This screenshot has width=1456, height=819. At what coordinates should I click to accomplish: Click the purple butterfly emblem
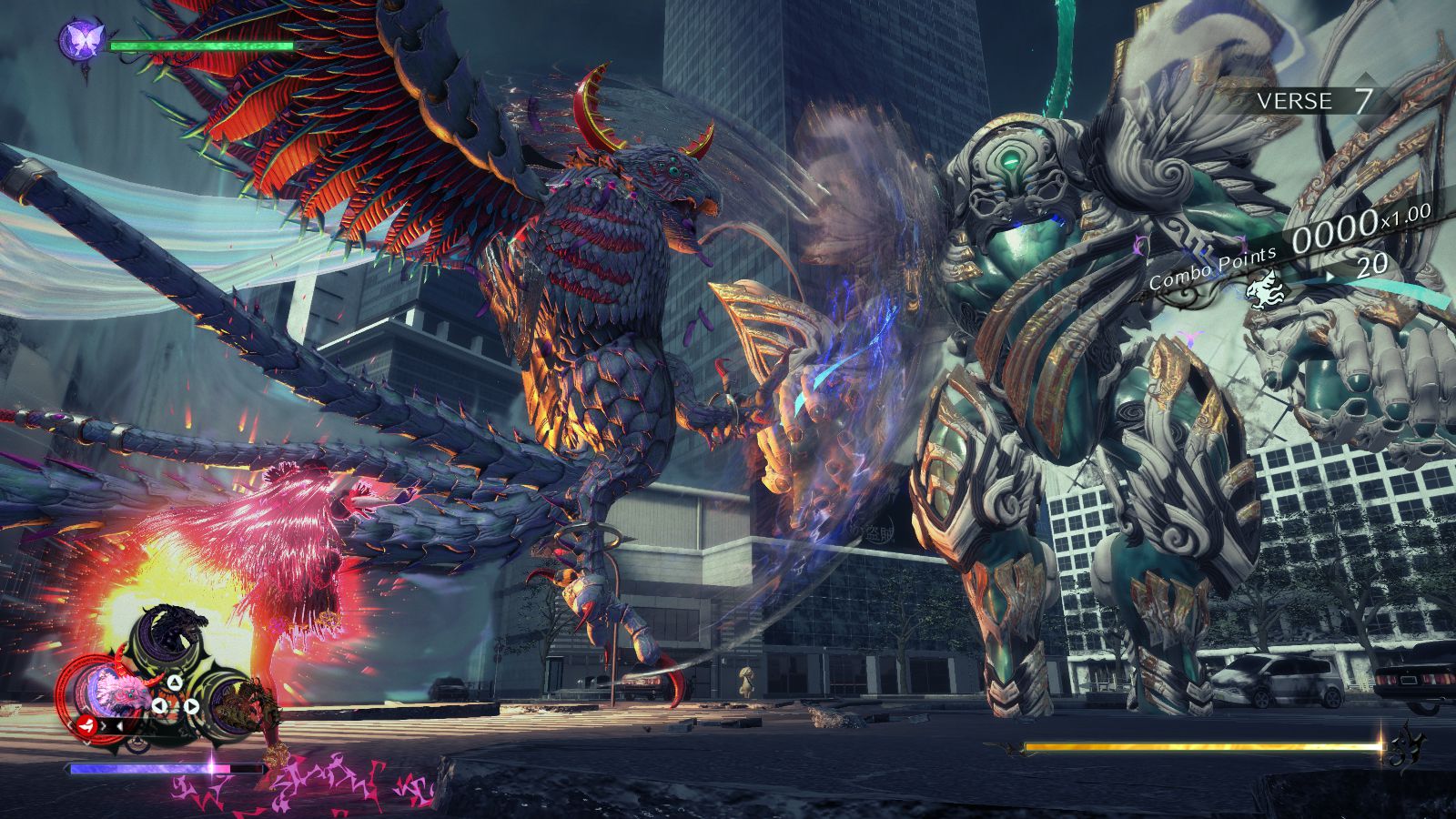83,40
